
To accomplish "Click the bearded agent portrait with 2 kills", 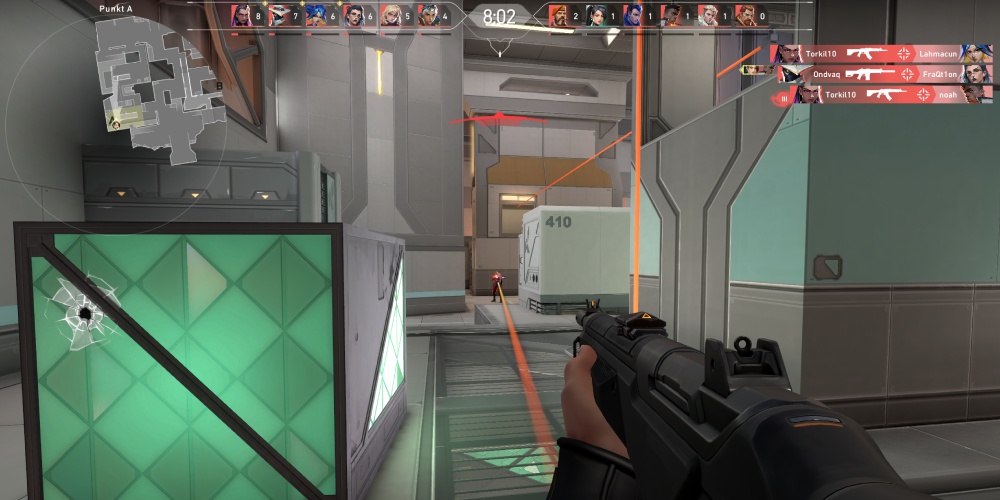I will coord(559,15).
